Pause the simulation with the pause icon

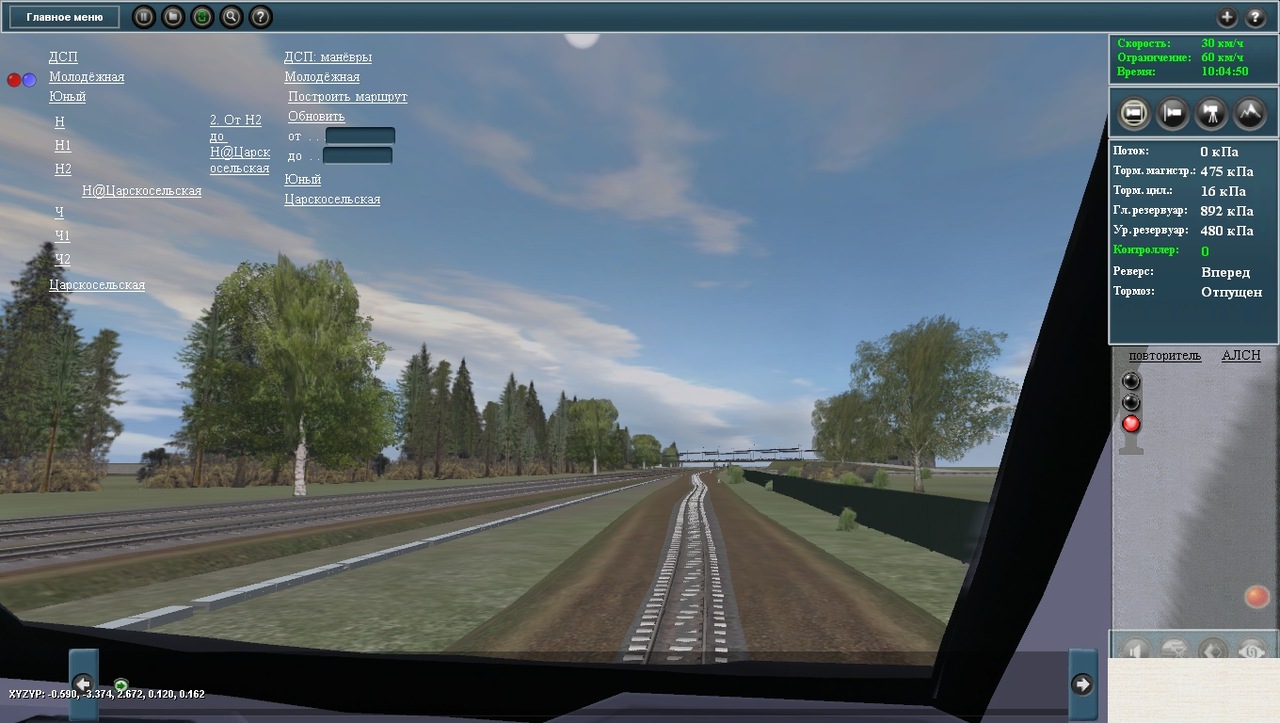(144, 17)
